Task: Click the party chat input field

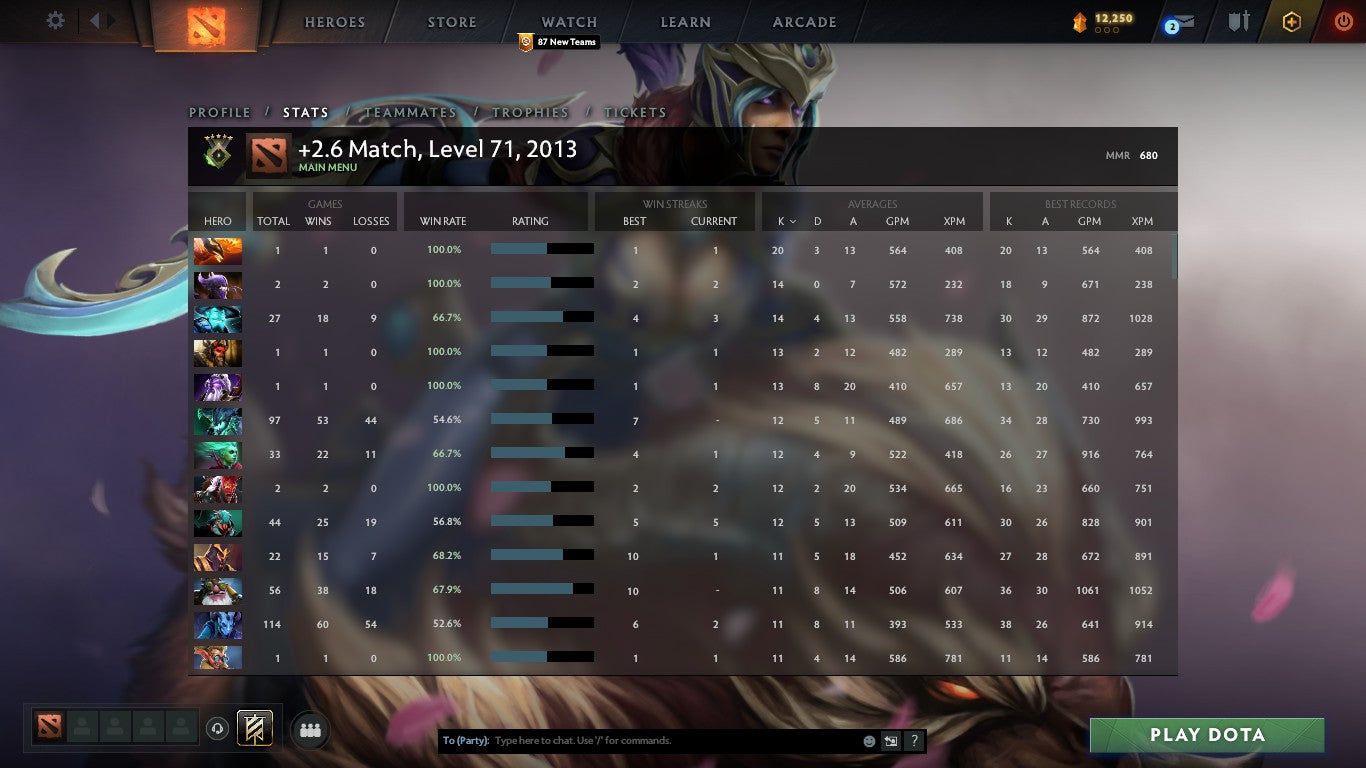Action: pyautogui.click(x=660, y=740)
